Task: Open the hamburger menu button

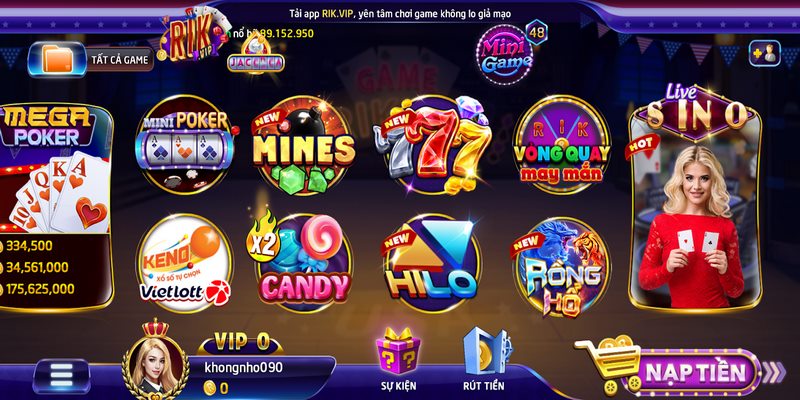Action: pyautogui.click(x=62, y=375)
